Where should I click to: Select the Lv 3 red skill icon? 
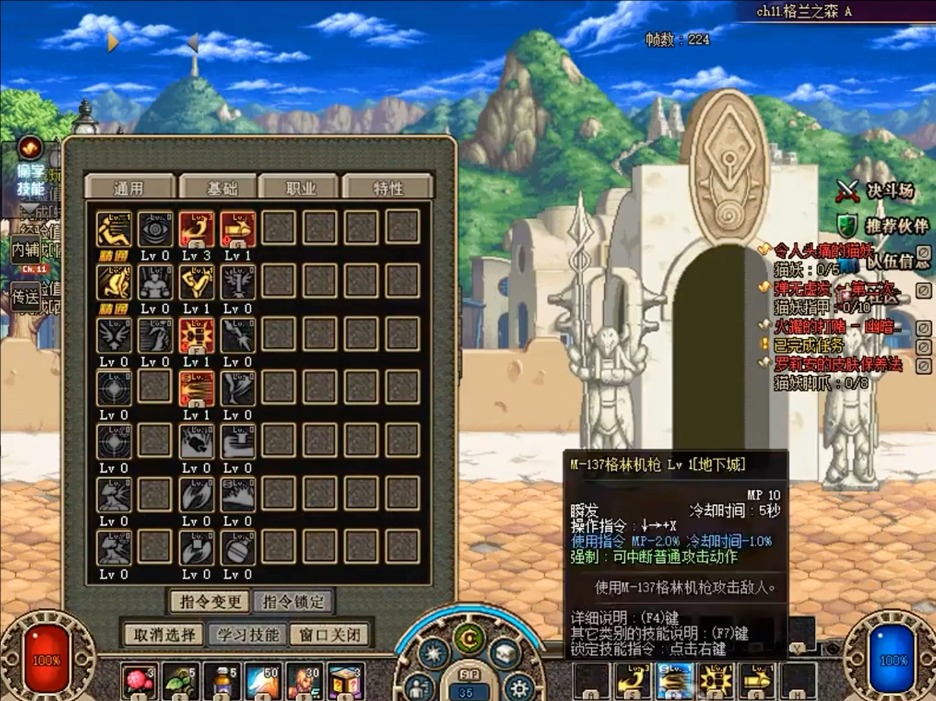(x=197, y=229)
